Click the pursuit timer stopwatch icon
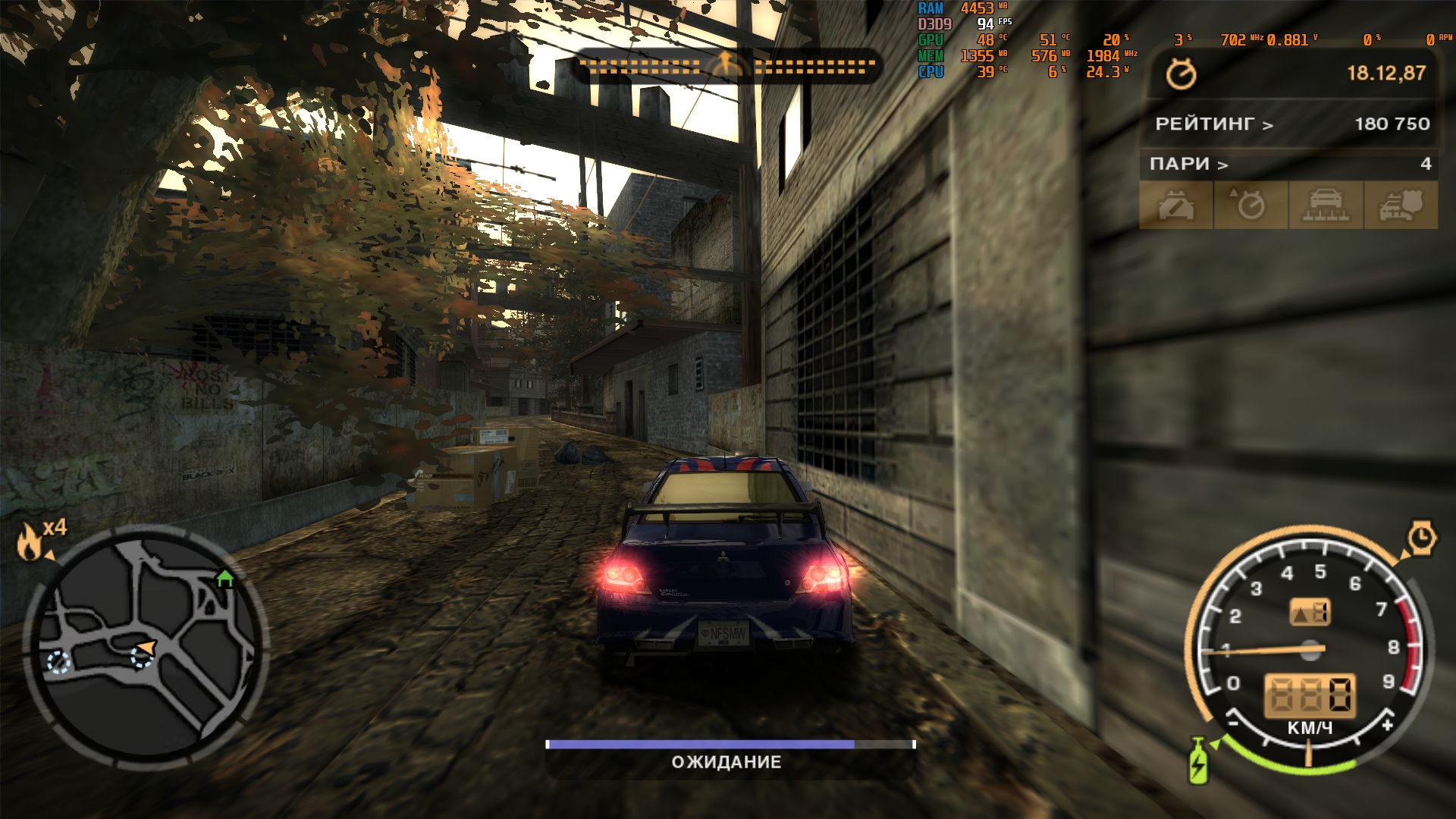This screenshot has width=1456, height=819. click(x=1181, y=74)
